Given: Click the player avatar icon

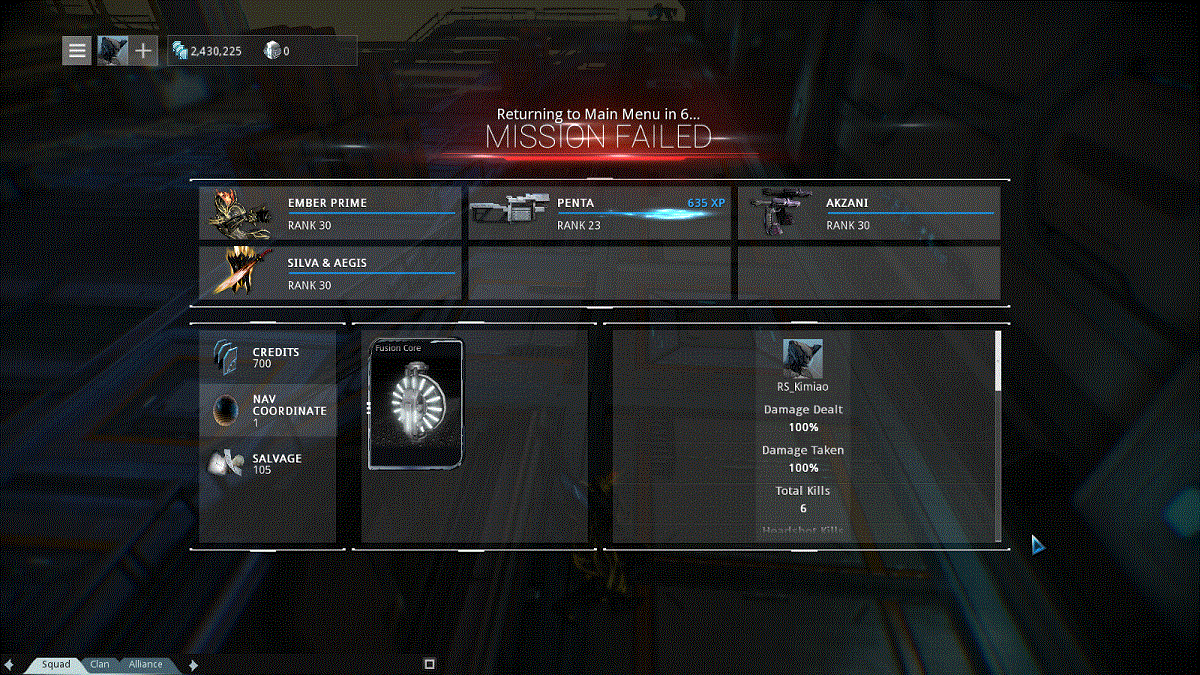Looking at the screenshot, I should tap(110, 50).
